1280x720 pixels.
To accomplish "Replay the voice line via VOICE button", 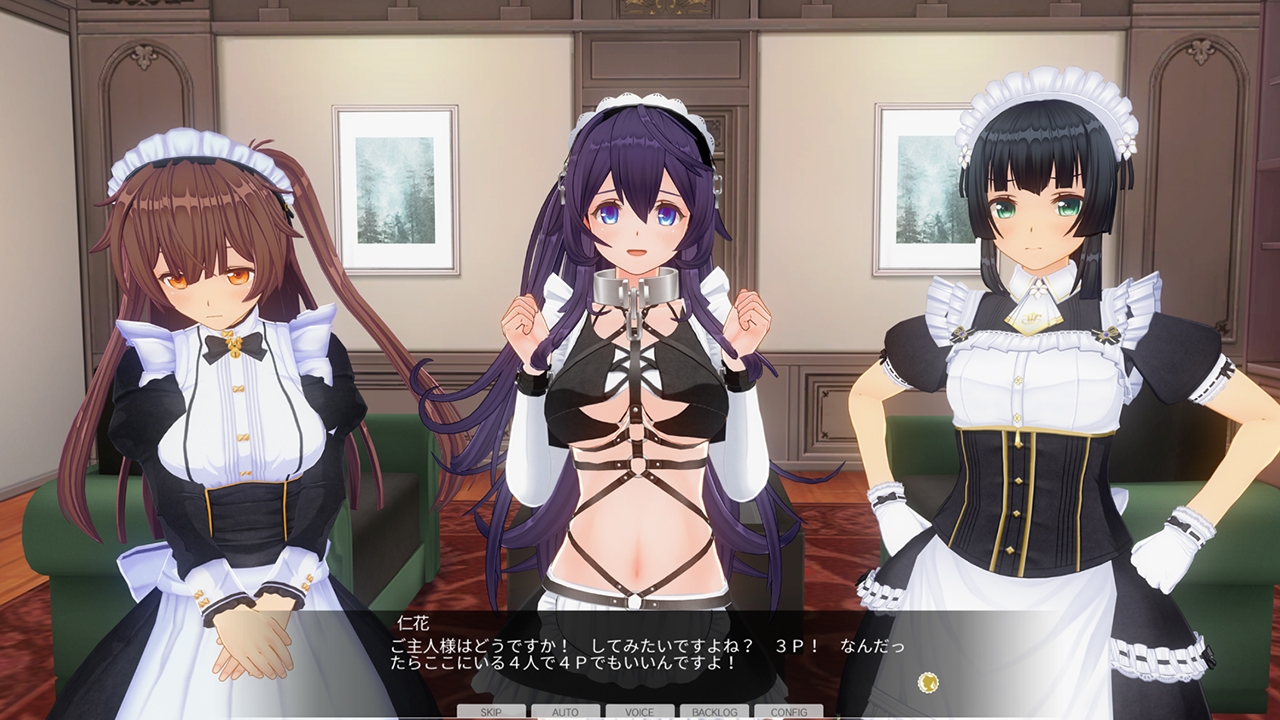I will click(x=640, y=713).
